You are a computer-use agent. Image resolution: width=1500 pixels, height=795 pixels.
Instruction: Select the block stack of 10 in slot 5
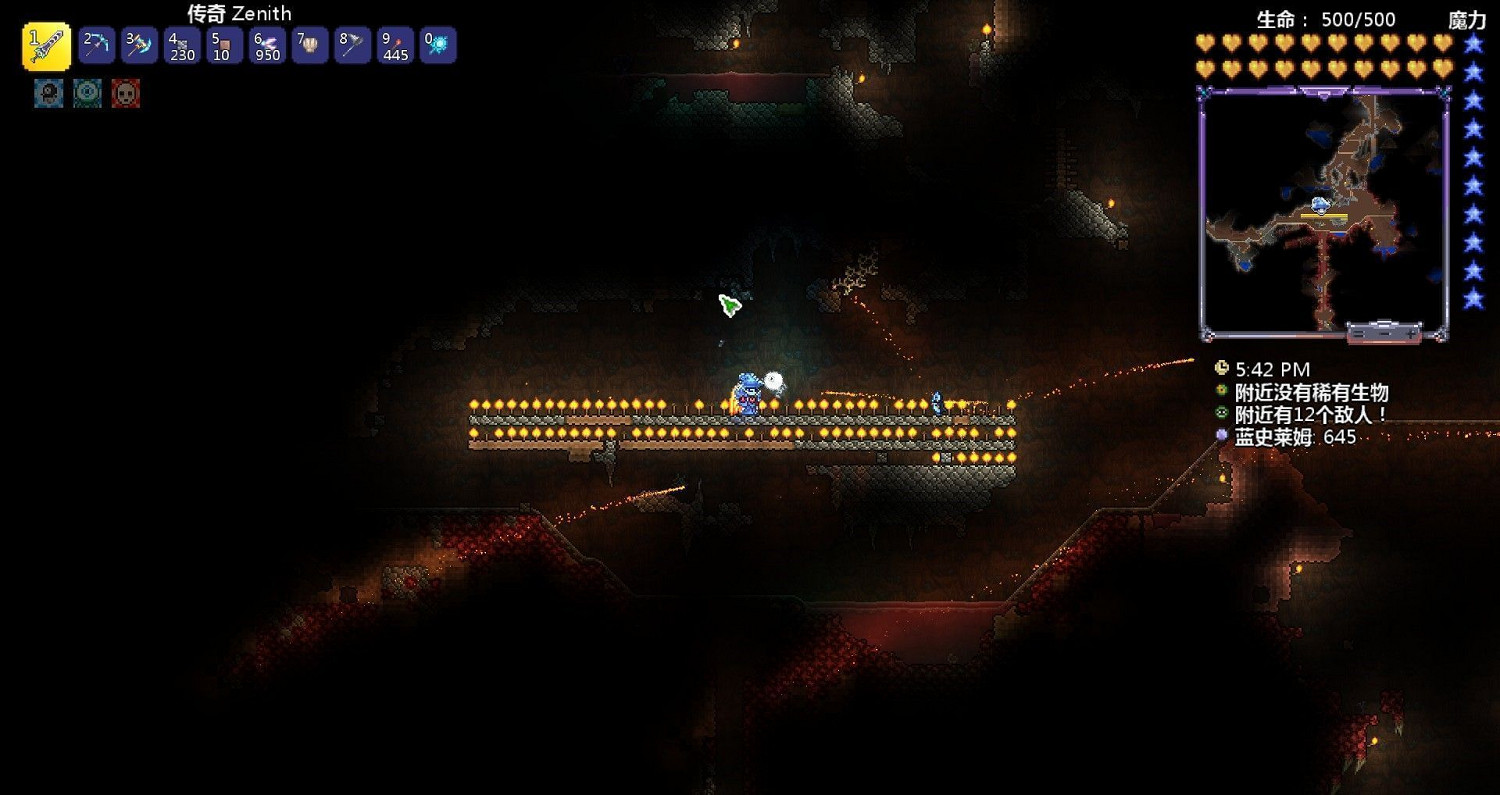click(224, 44)
